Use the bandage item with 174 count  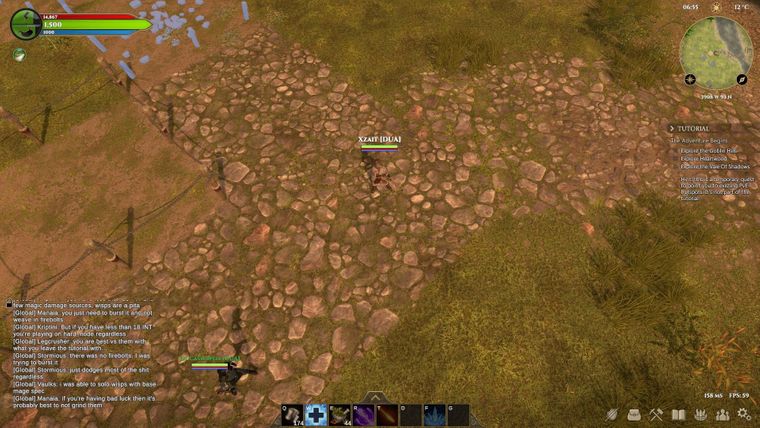292,415
